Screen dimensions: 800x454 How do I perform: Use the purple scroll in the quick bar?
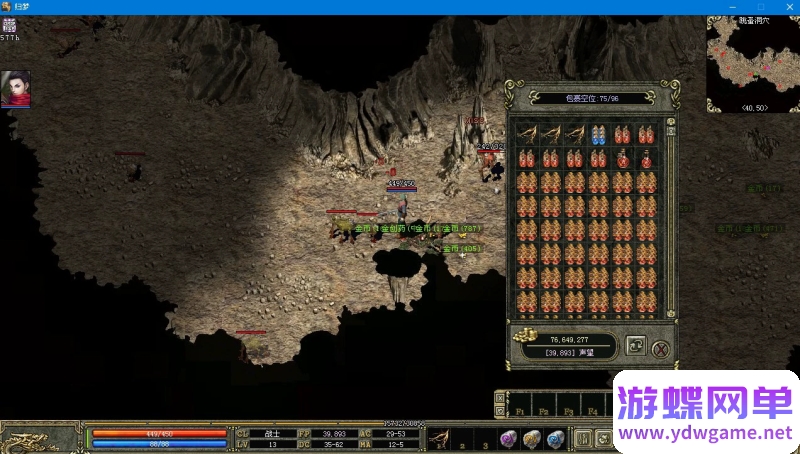pyautogui.click(x=511, y=438)
